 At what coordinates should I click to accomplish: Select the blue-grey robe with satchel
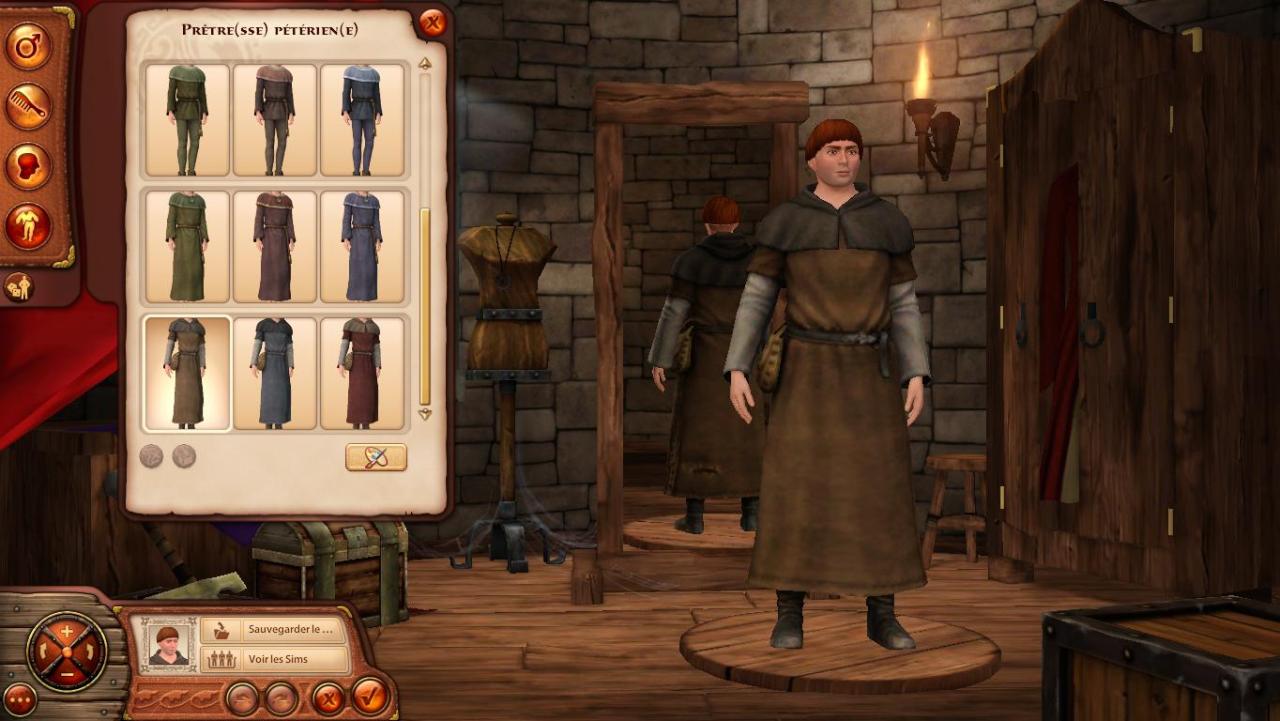274,373
